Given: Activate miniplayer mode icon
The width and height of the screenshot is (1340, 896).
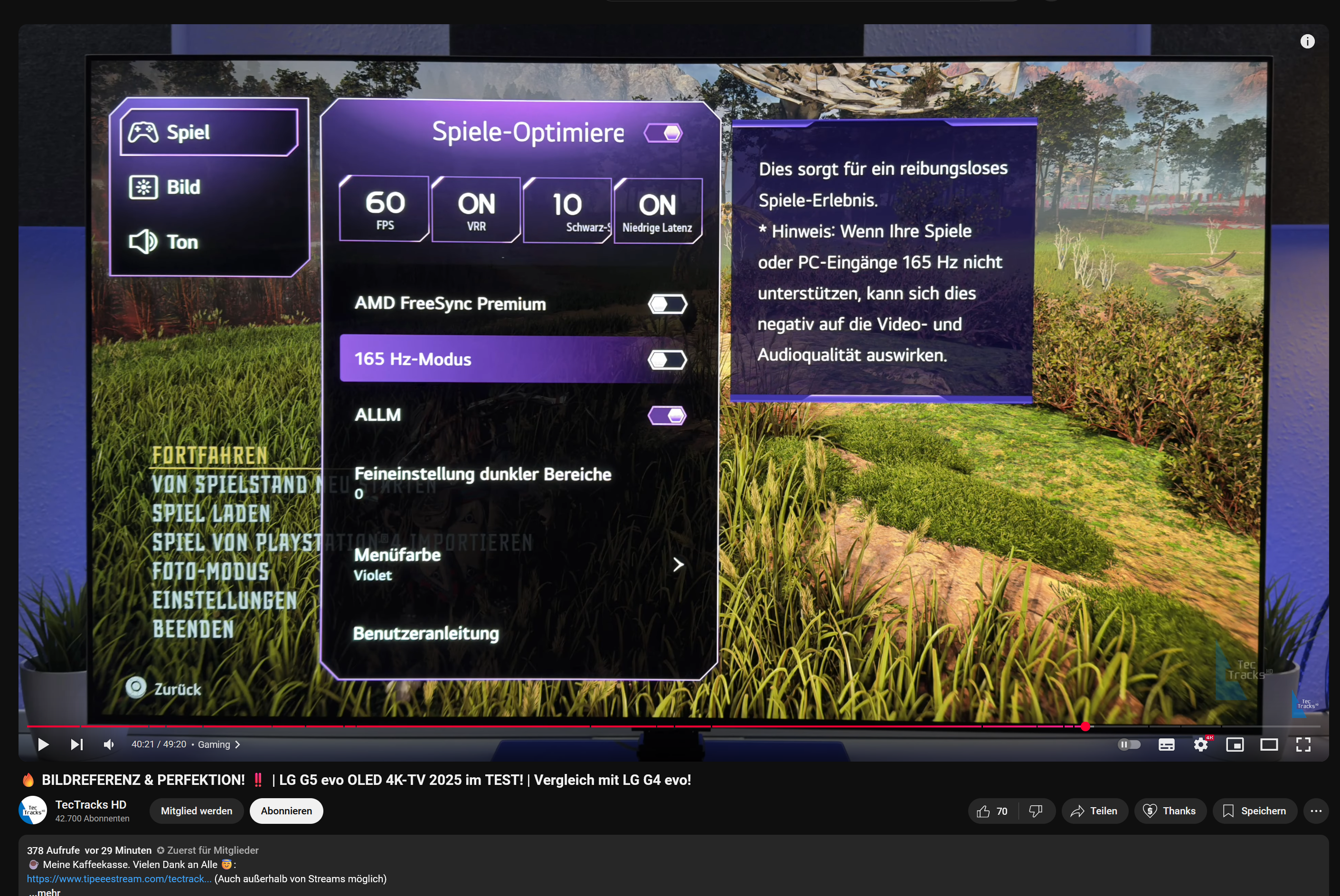Looking at the screenshot, I should (1235, 744).
